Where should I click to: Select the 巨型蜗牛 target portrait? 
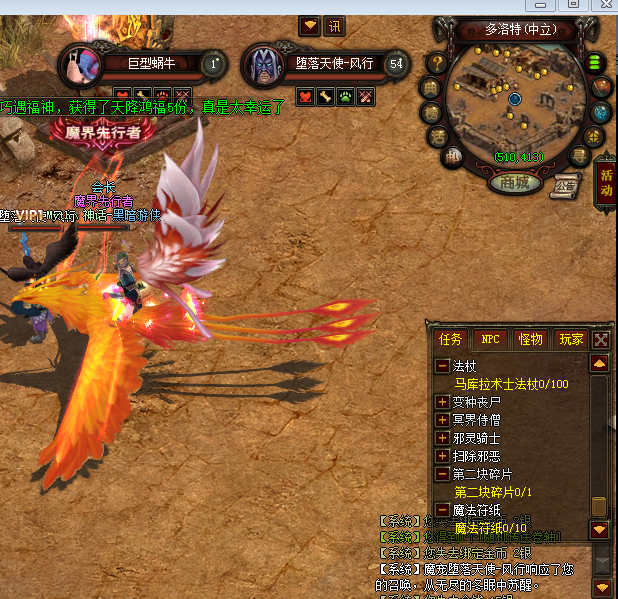tap(78, 65)
